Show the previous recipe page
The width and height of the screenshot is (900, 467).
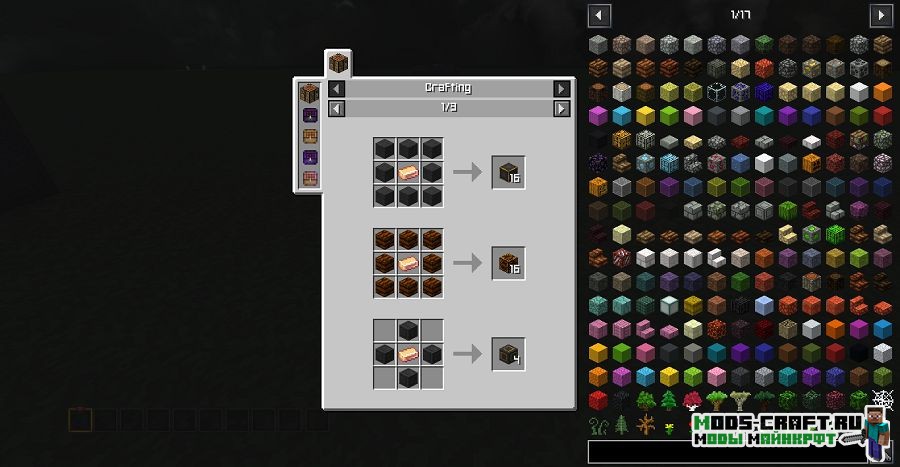(x=336, y=108)
